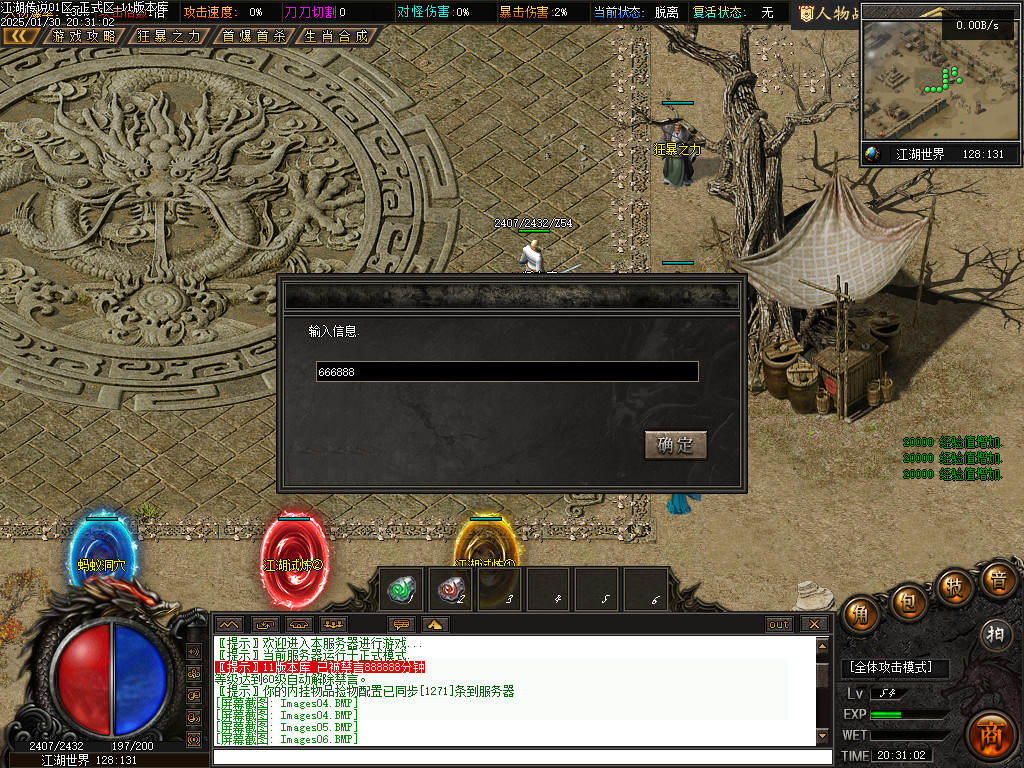
Task: Switch the 全体攻击模式 attack mode
Action: coord(893,667)
